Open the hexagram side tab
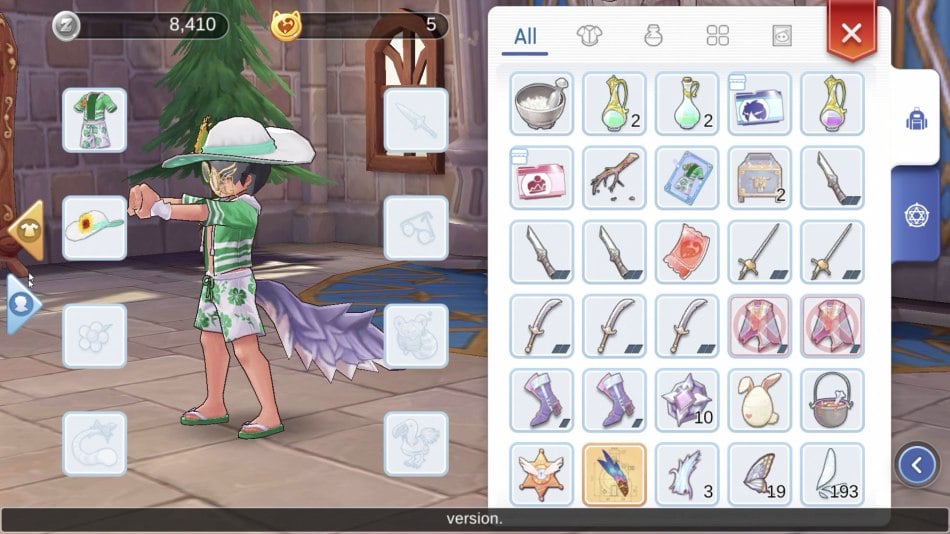This screenshot has width=950, height=534. (x=915, y=213)
